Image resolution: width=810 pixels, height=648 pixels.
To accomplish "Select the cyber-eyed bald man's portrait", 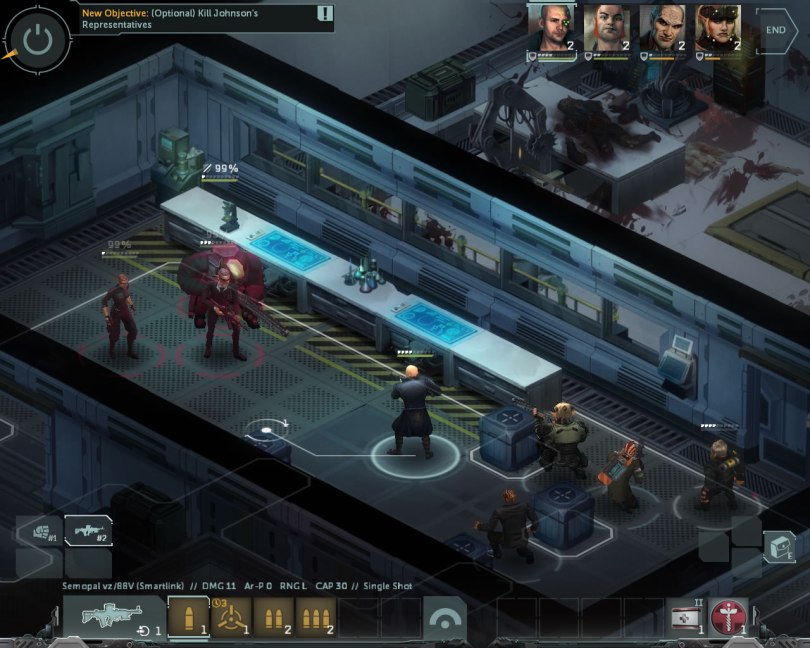I will click(x=551, y=28).
